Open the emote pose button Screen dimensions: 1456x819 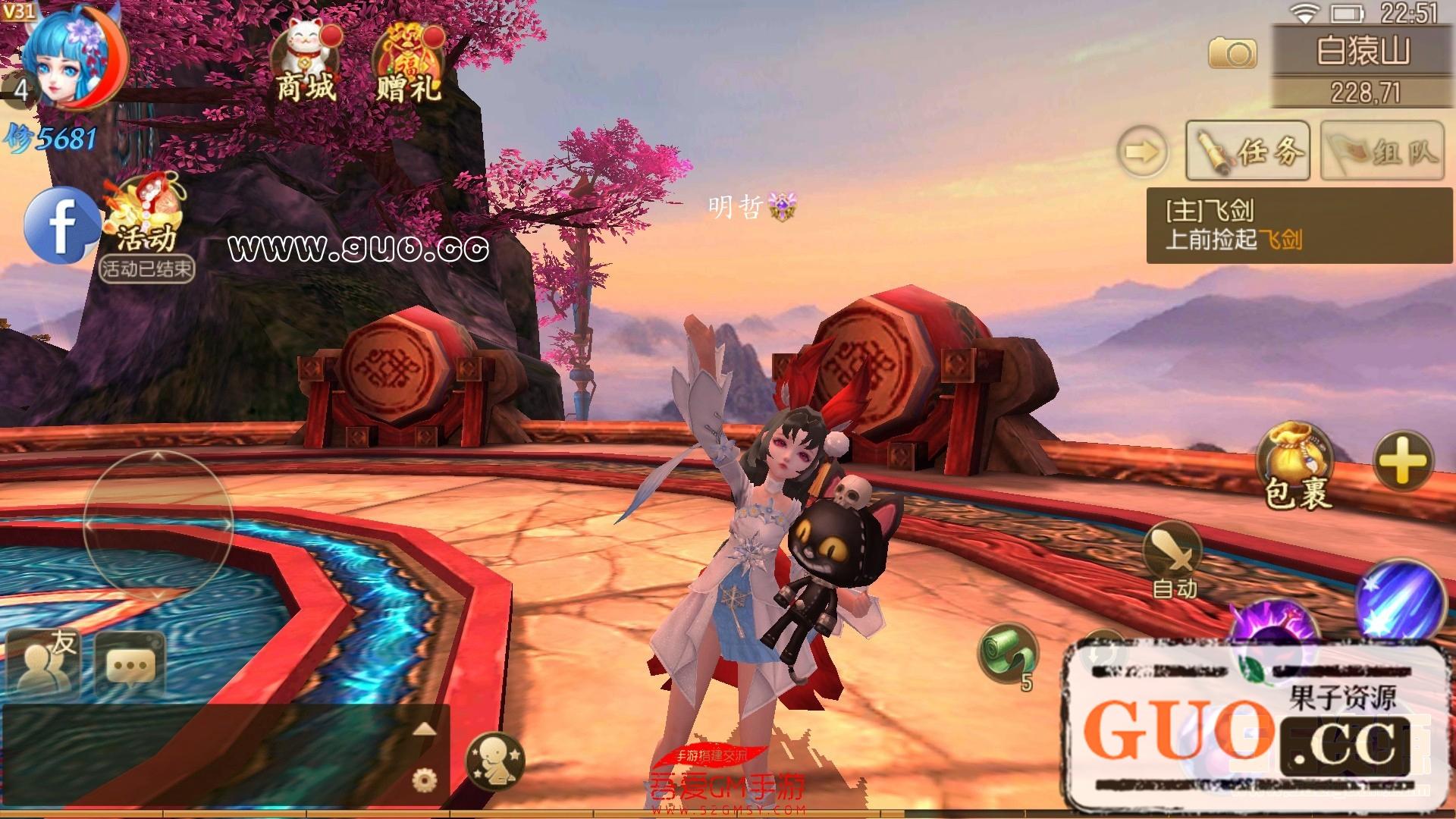(x=496, y=761)
